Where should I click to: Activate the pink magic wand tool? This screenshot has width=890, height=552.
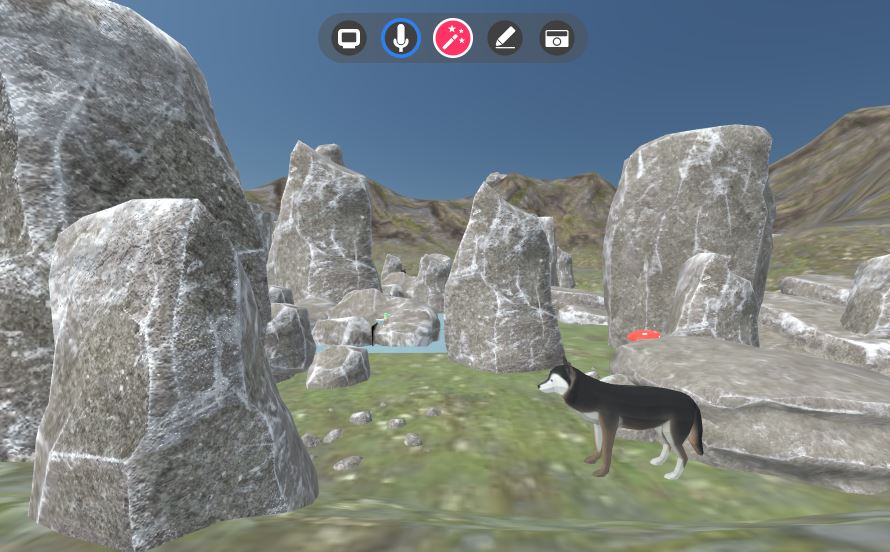(452, 39)
